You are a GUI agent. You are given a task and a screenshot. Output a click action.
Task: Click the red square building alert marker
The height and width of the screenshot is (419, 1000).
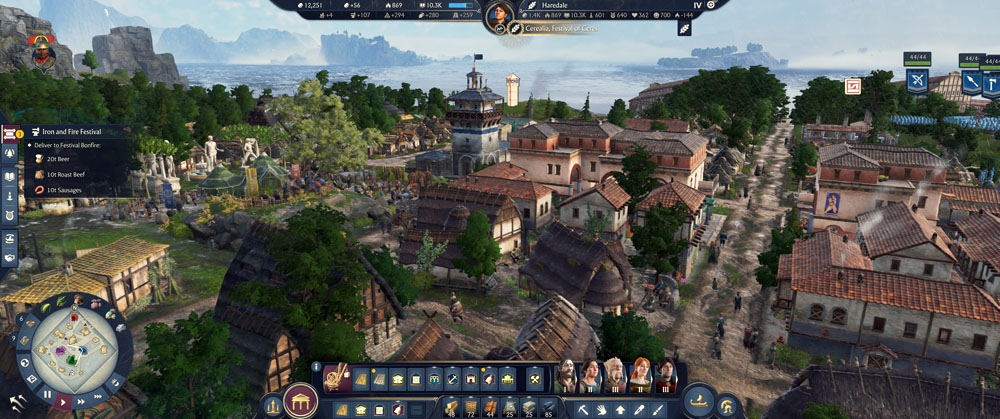853,86
